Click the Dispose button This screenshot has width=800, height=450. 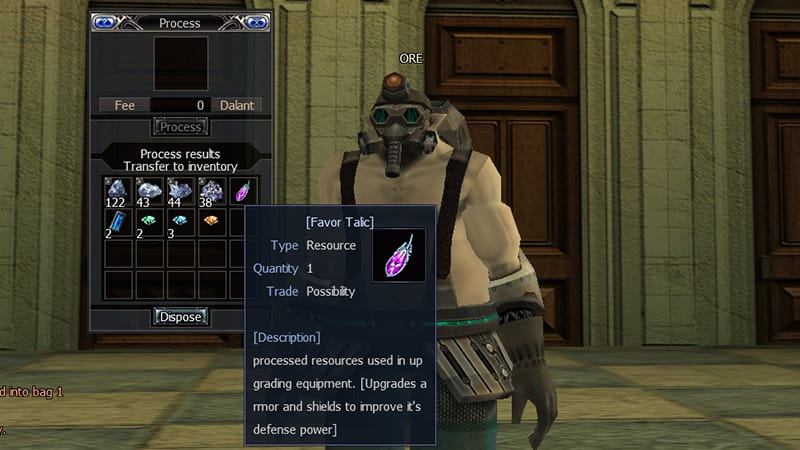click(x=181, y=317)
